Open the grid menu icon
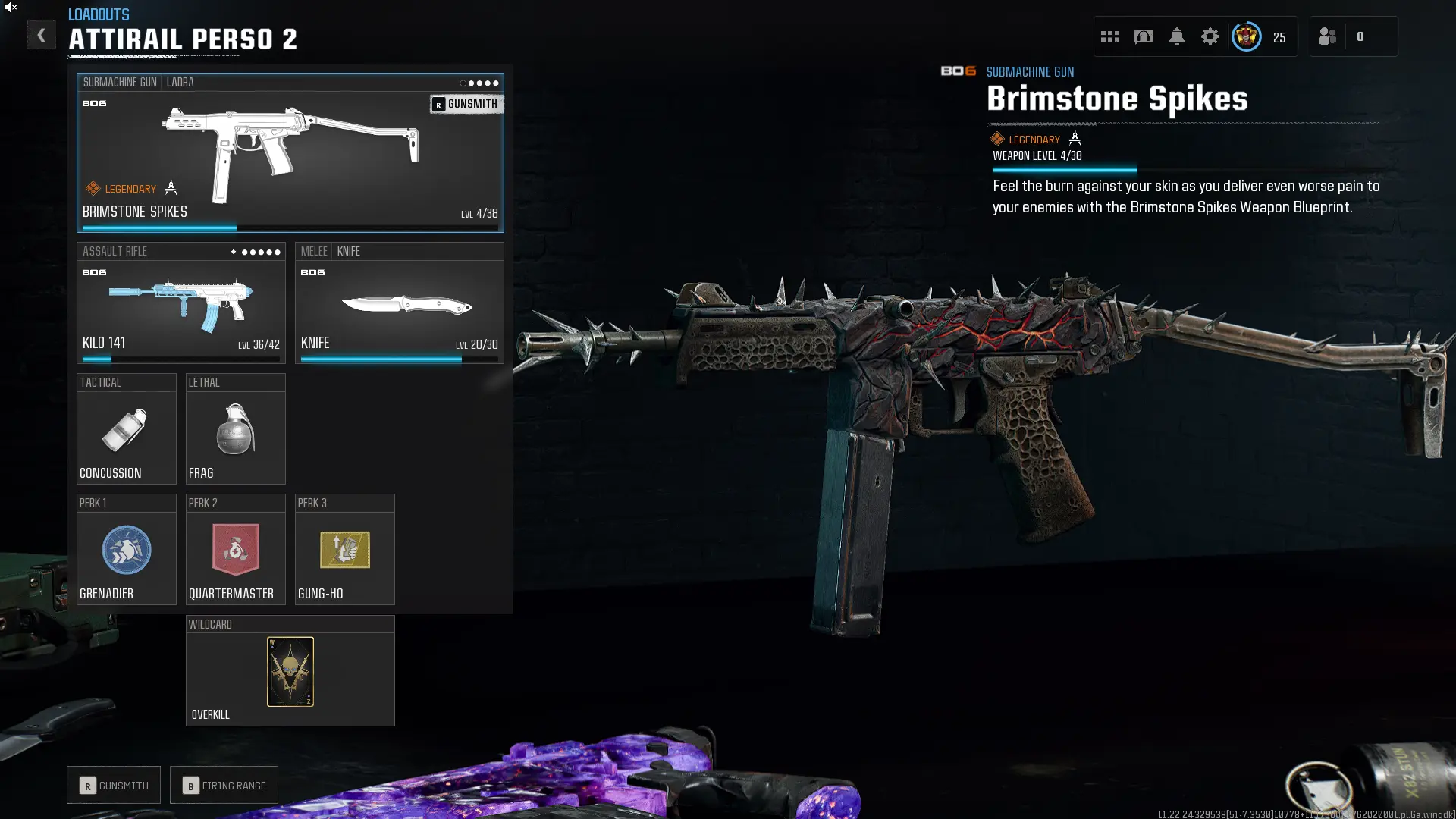This screenshot has height=819, width=1456. point(1109,36)
